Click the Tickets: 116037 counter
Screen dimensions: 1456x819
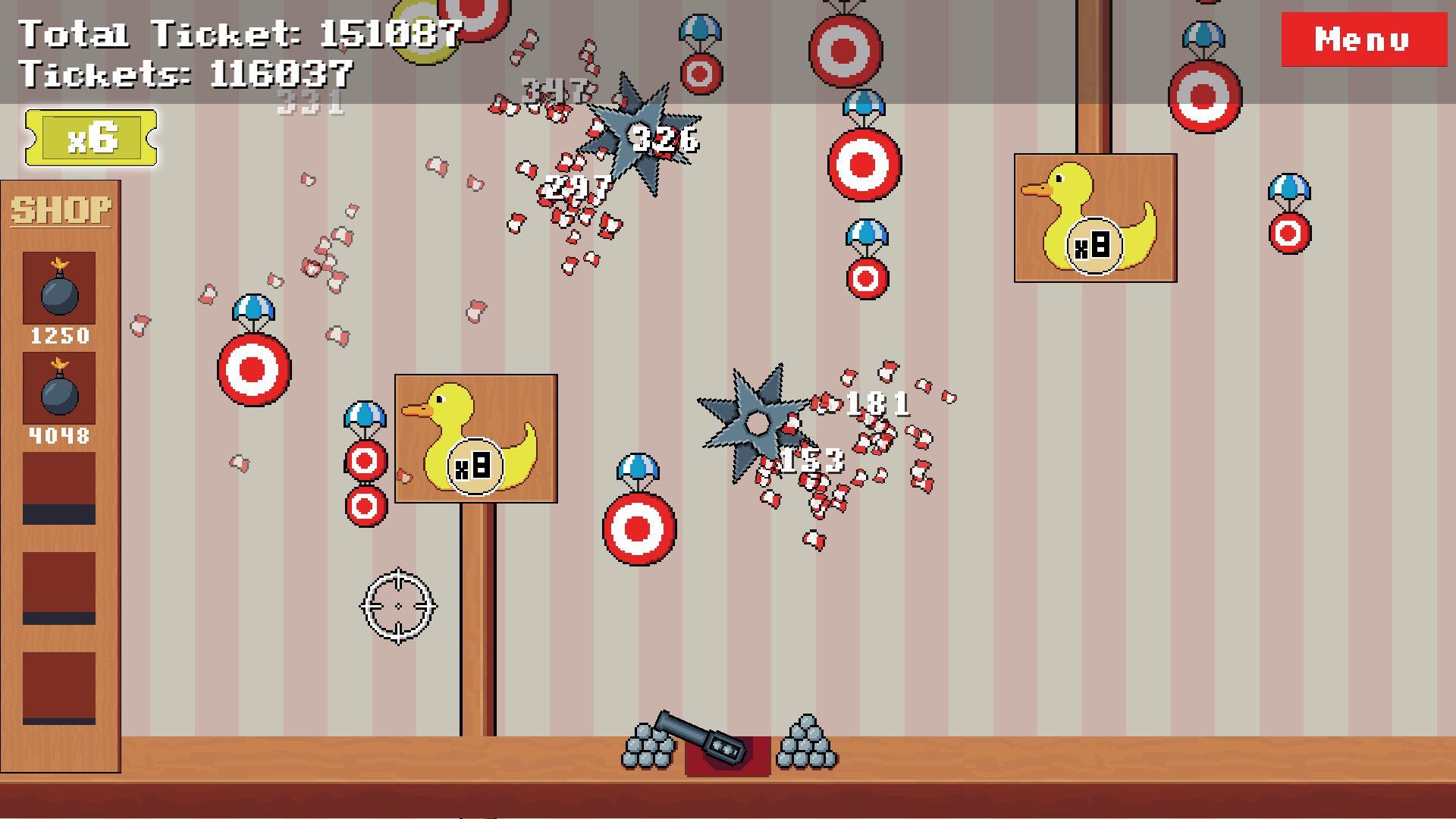[186, 74]
